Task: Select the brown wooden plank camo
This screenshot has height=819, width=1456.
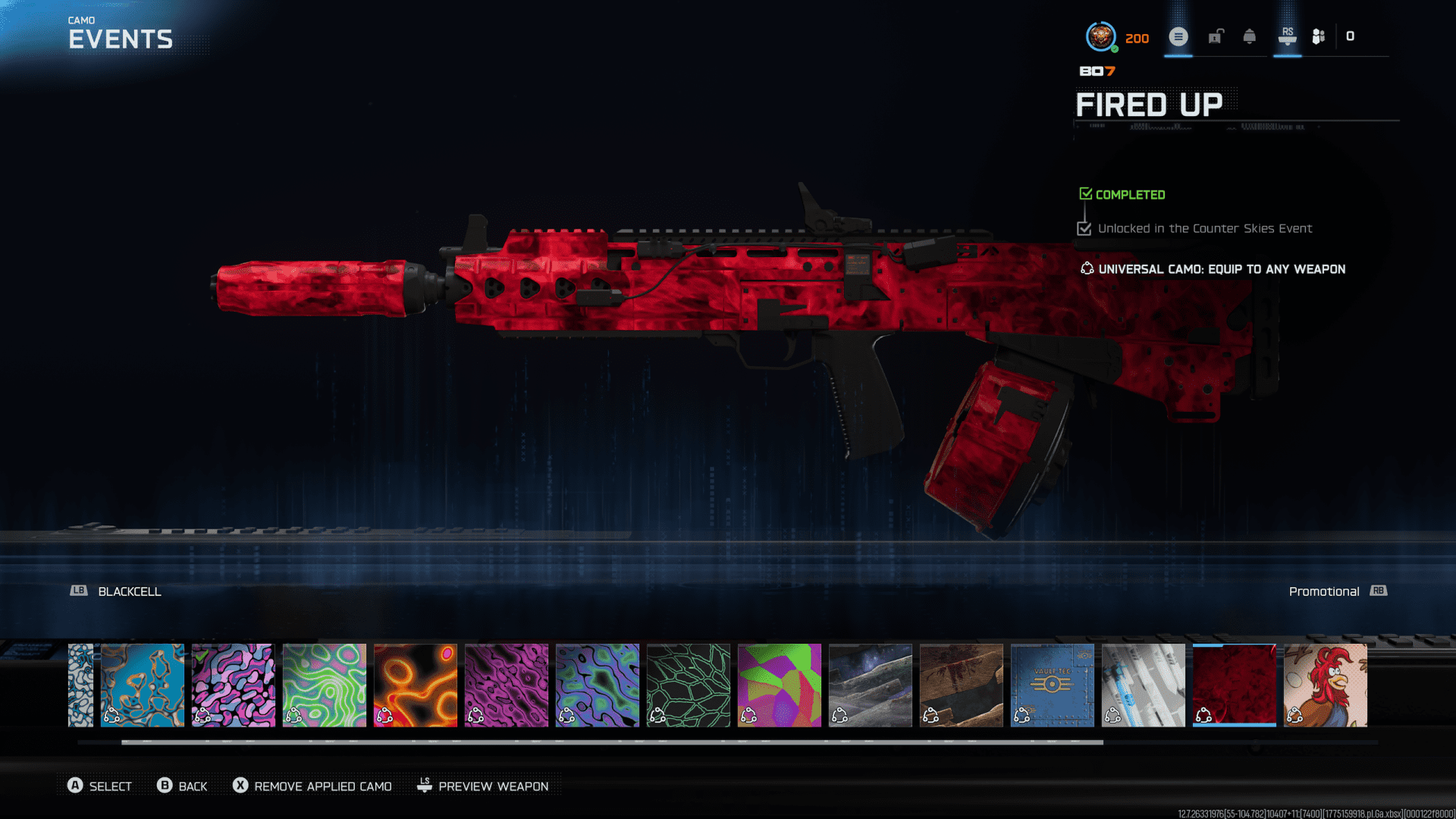Action: 962,685
